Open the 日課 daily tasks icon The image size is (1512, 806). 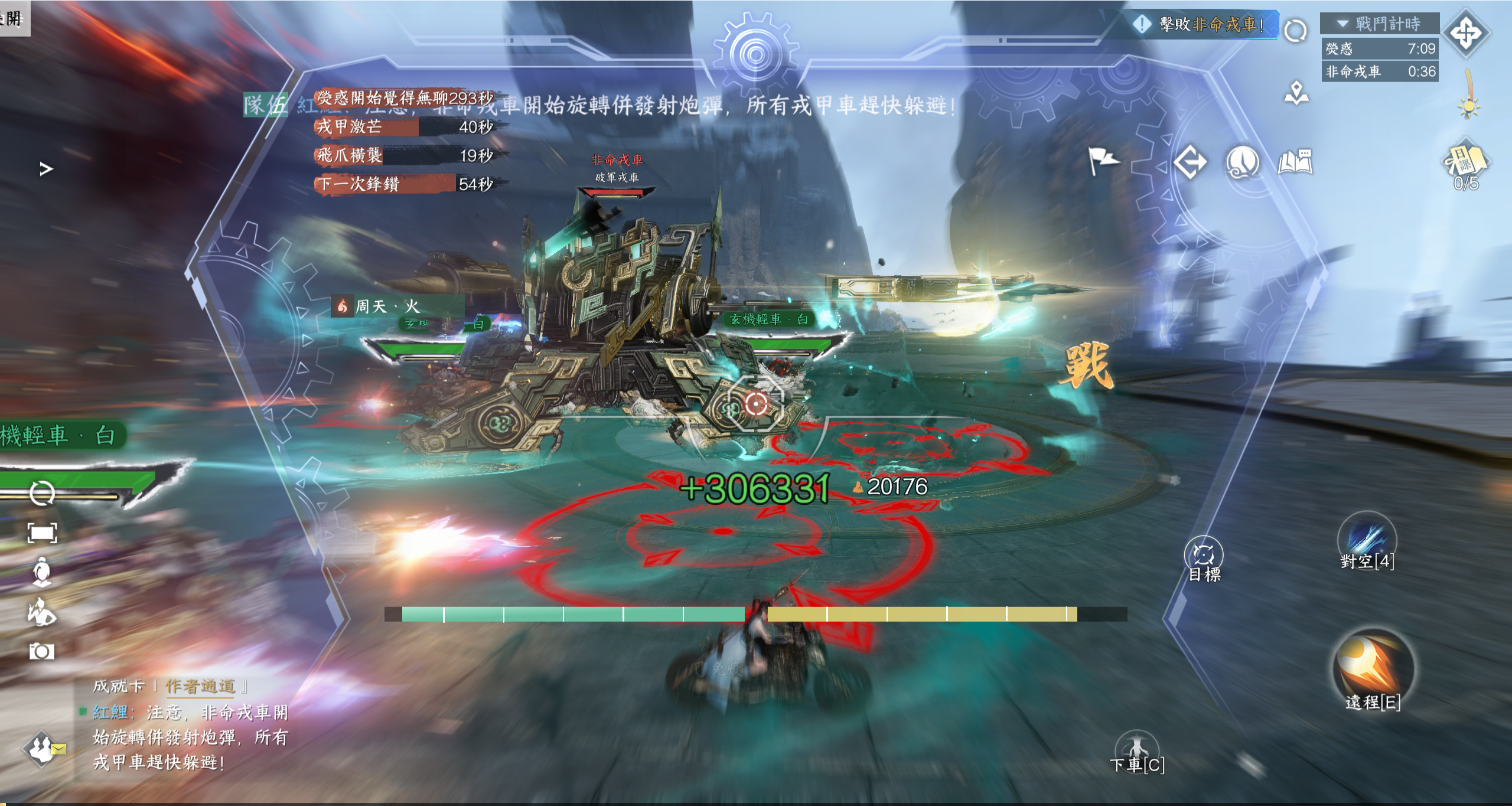1465,162
